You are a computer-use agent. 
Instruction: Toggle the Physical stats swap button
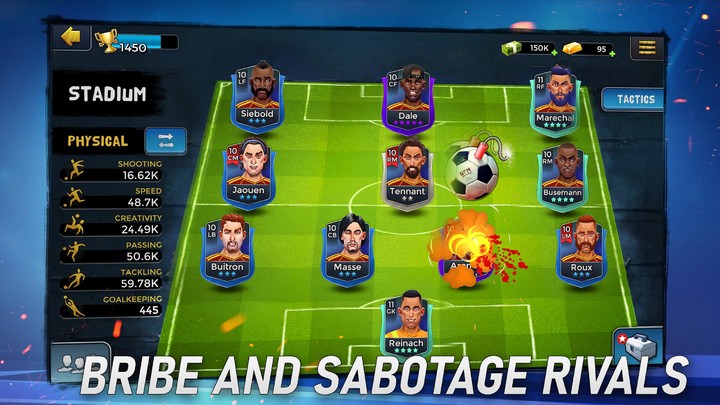[x=165, y=141]
